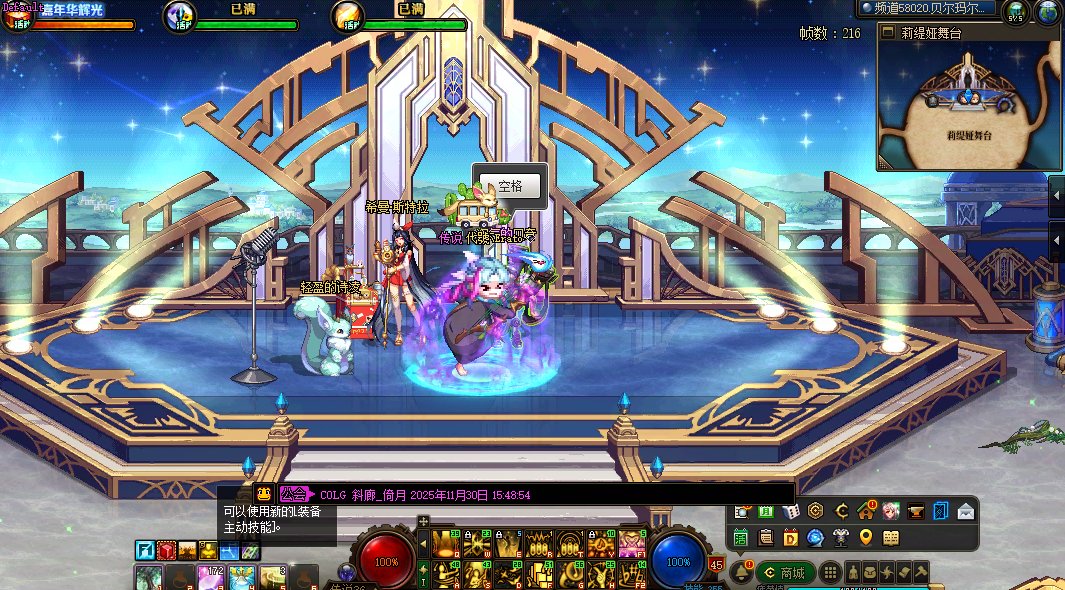1065x590 pixels.
Task: Click the orange D calendar icon
Action: click(790, 538)
